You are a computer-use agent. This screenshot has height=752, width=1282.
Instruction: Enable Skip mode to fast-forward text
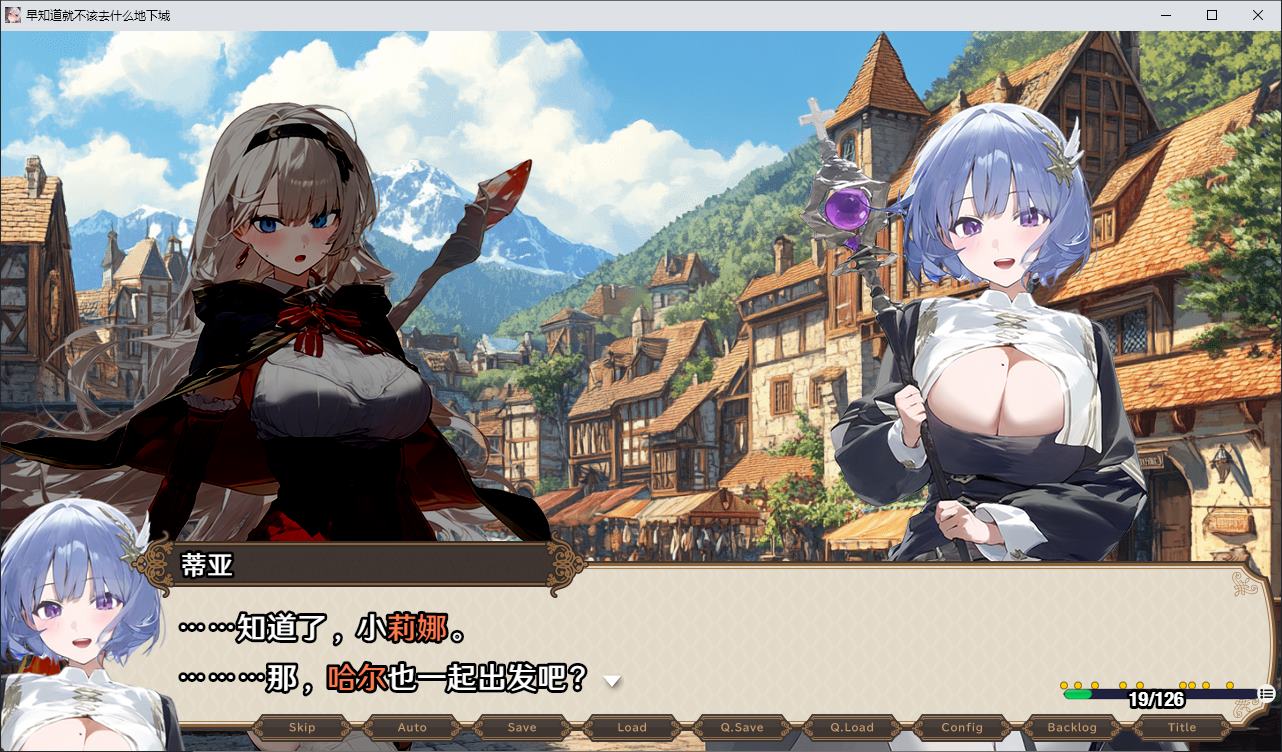(301, 727)
